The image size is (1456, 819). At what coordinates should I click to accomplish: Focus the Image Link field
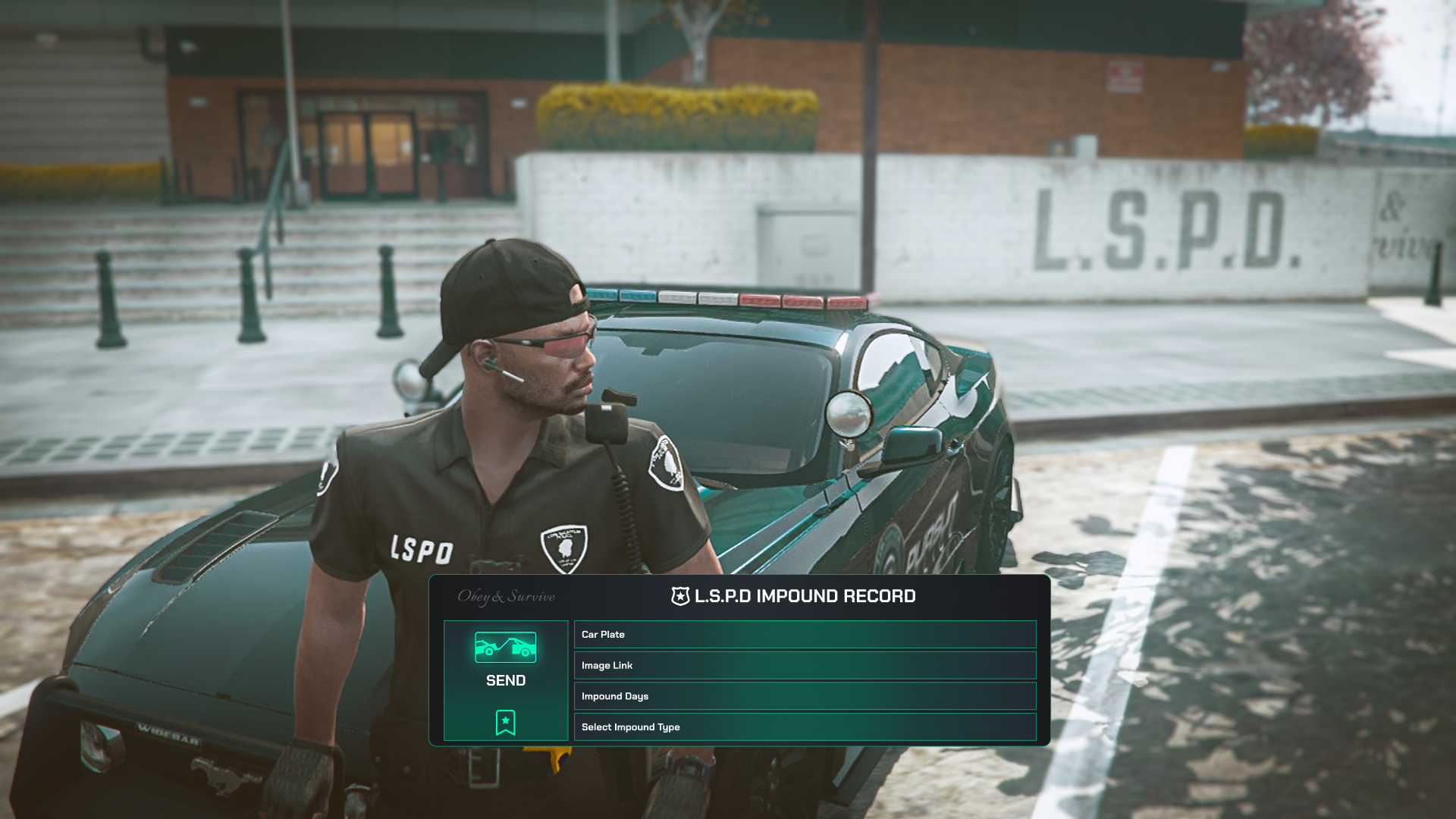(805, 666)
